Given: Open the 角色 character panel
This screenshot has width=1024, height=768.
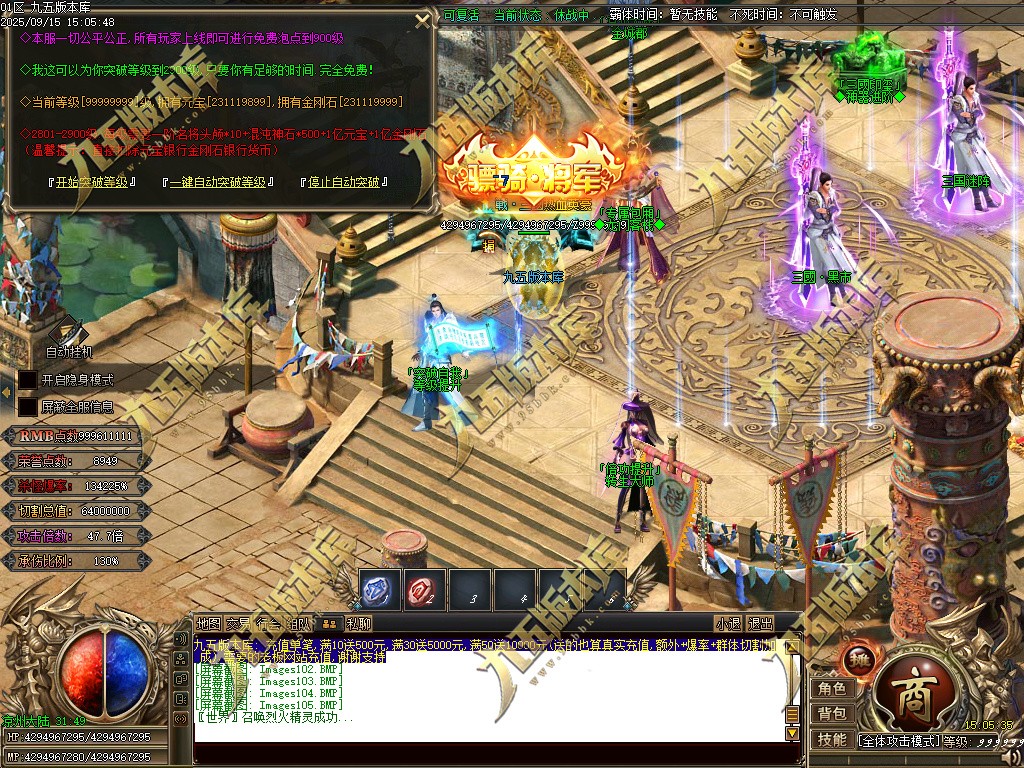Looking at the screenshot, I should [x=832, y=689].
